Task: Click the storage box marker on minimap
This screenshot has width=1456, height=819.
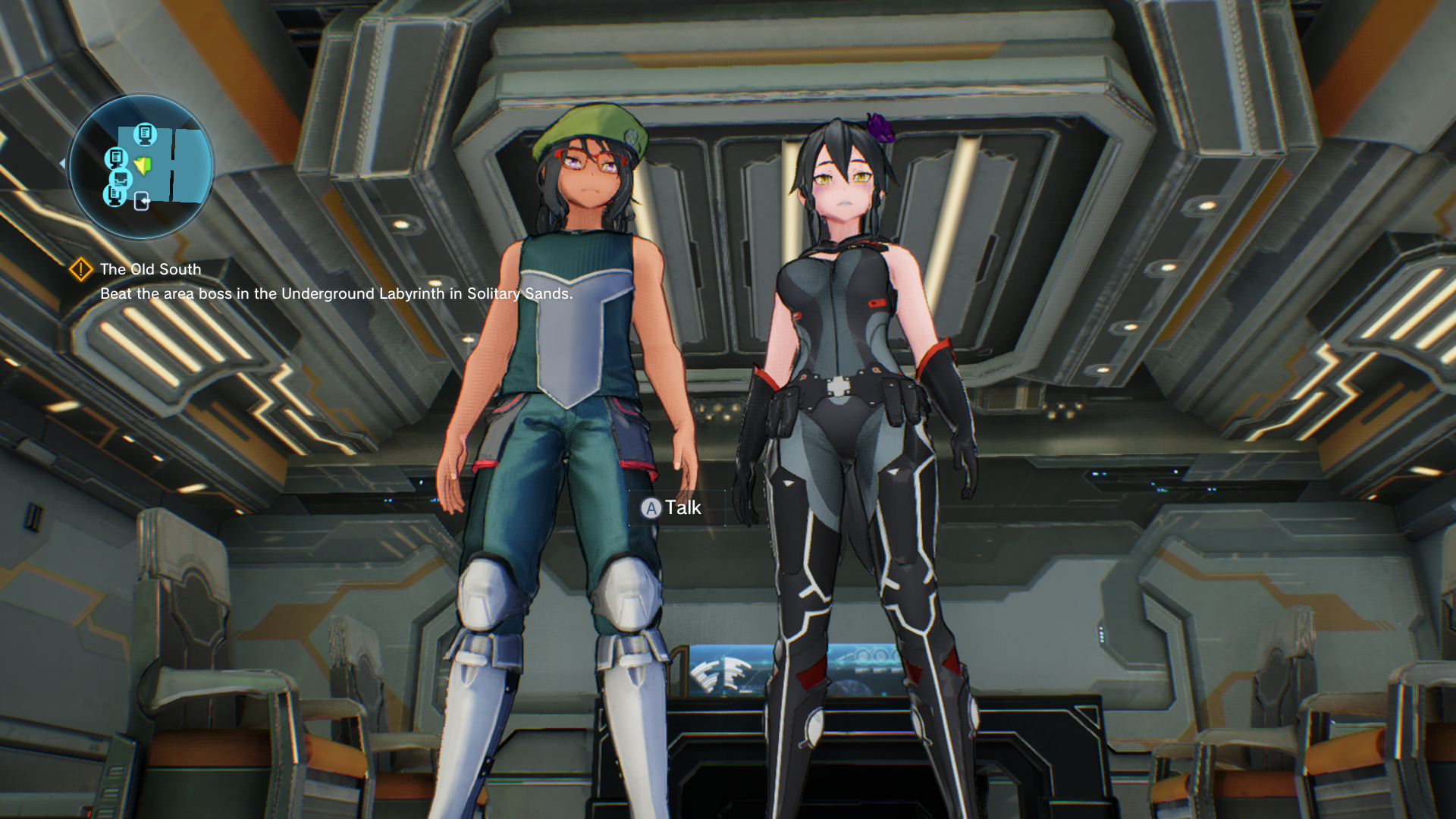Action: coord(121,179)
